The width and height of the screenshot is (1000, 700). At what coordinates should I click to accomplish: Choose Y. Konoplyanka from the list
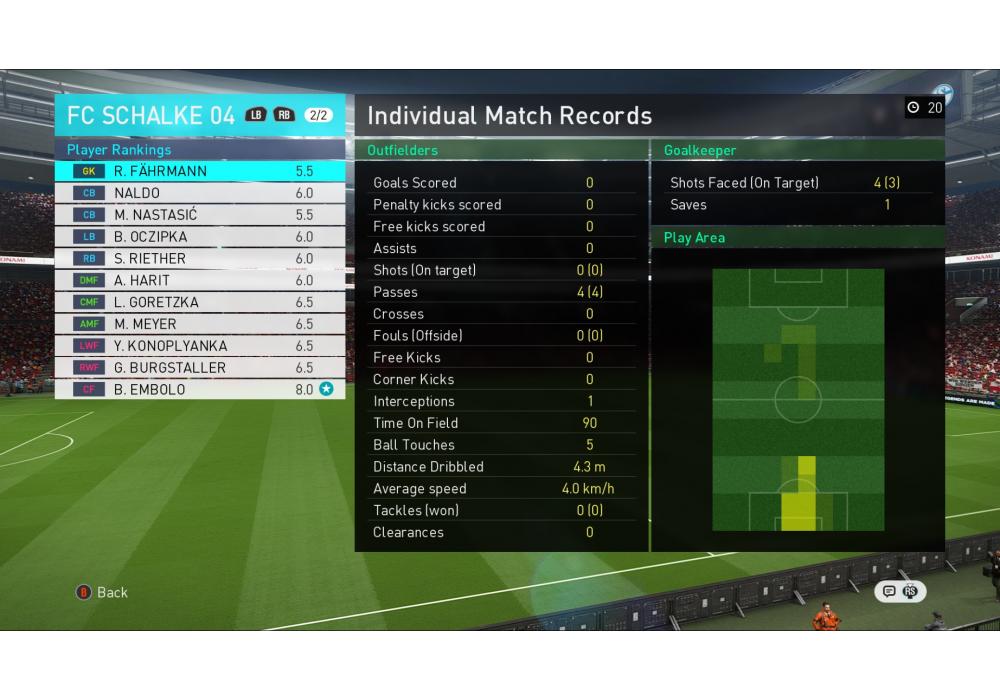coord(200,346)
